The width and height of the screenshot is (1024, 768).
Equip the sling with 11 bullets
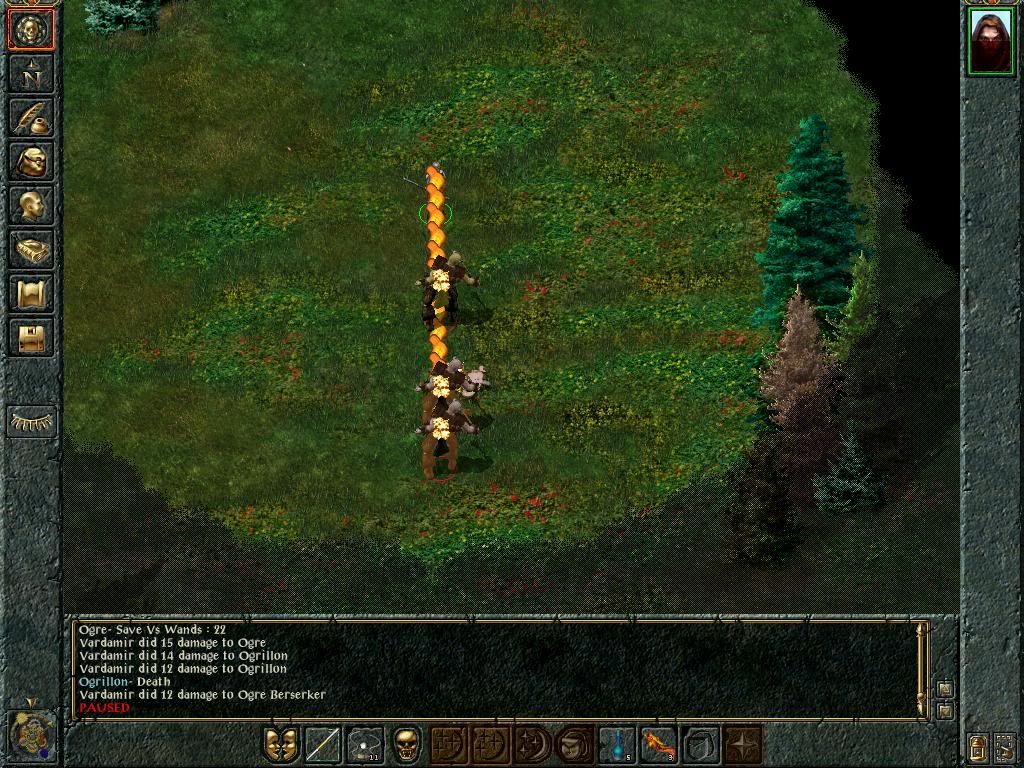365,745
